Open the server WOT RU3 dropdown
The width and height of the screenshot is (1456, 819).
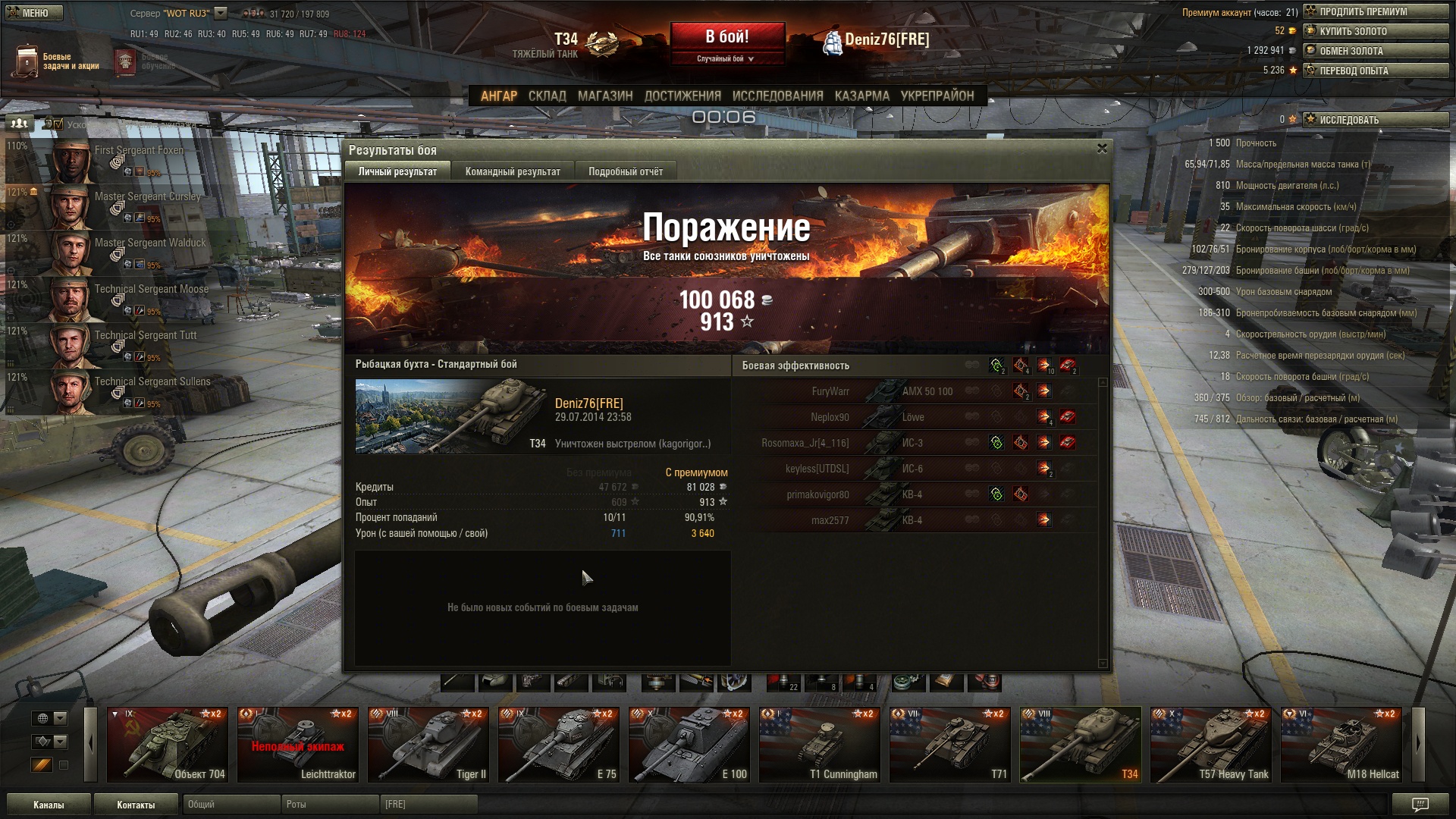click(220, 13)
